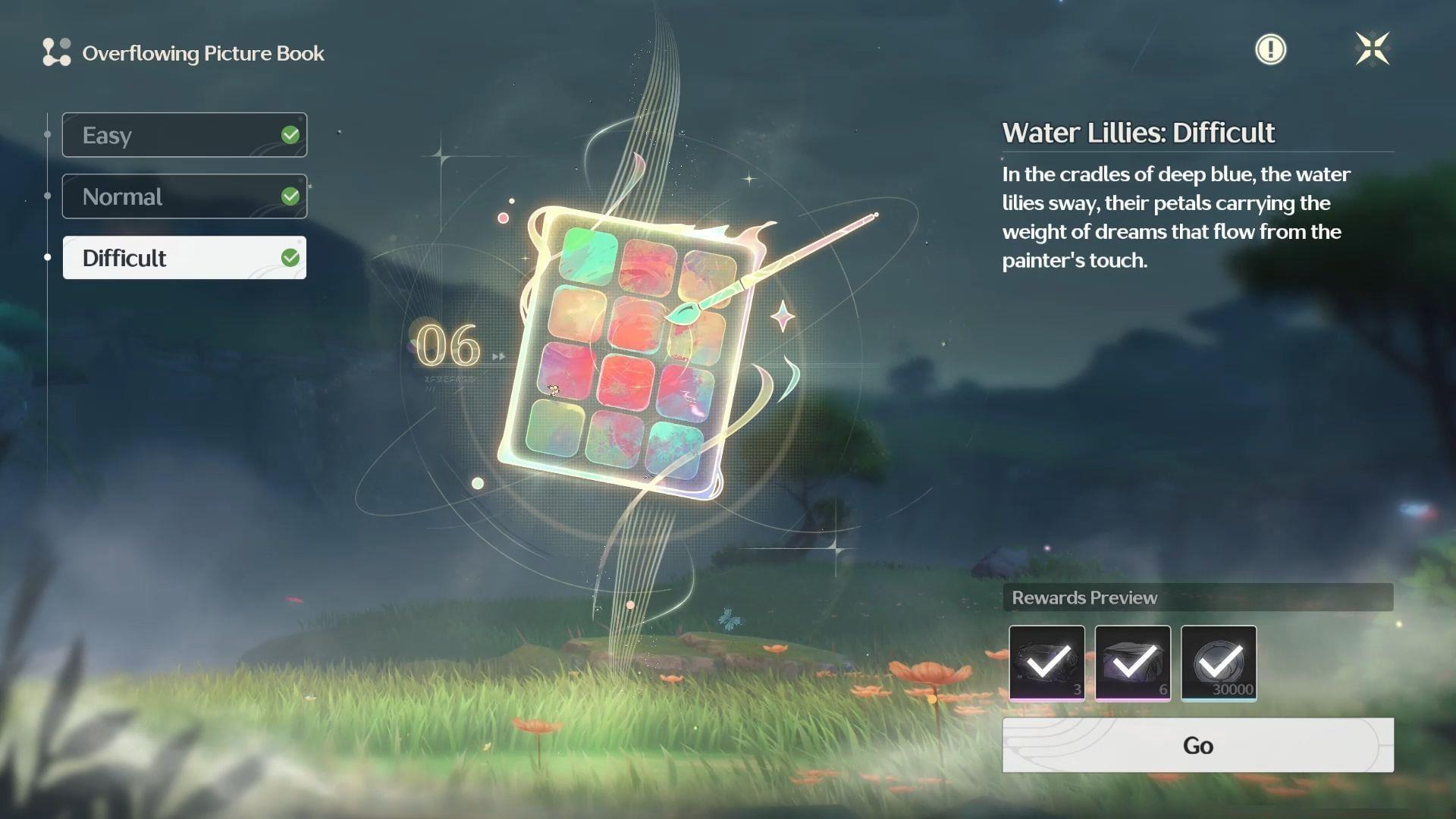Toggle the green checkmark on Easy
Image resolution: width=1456 pixels, height=819 pixels.
point(290,134)
